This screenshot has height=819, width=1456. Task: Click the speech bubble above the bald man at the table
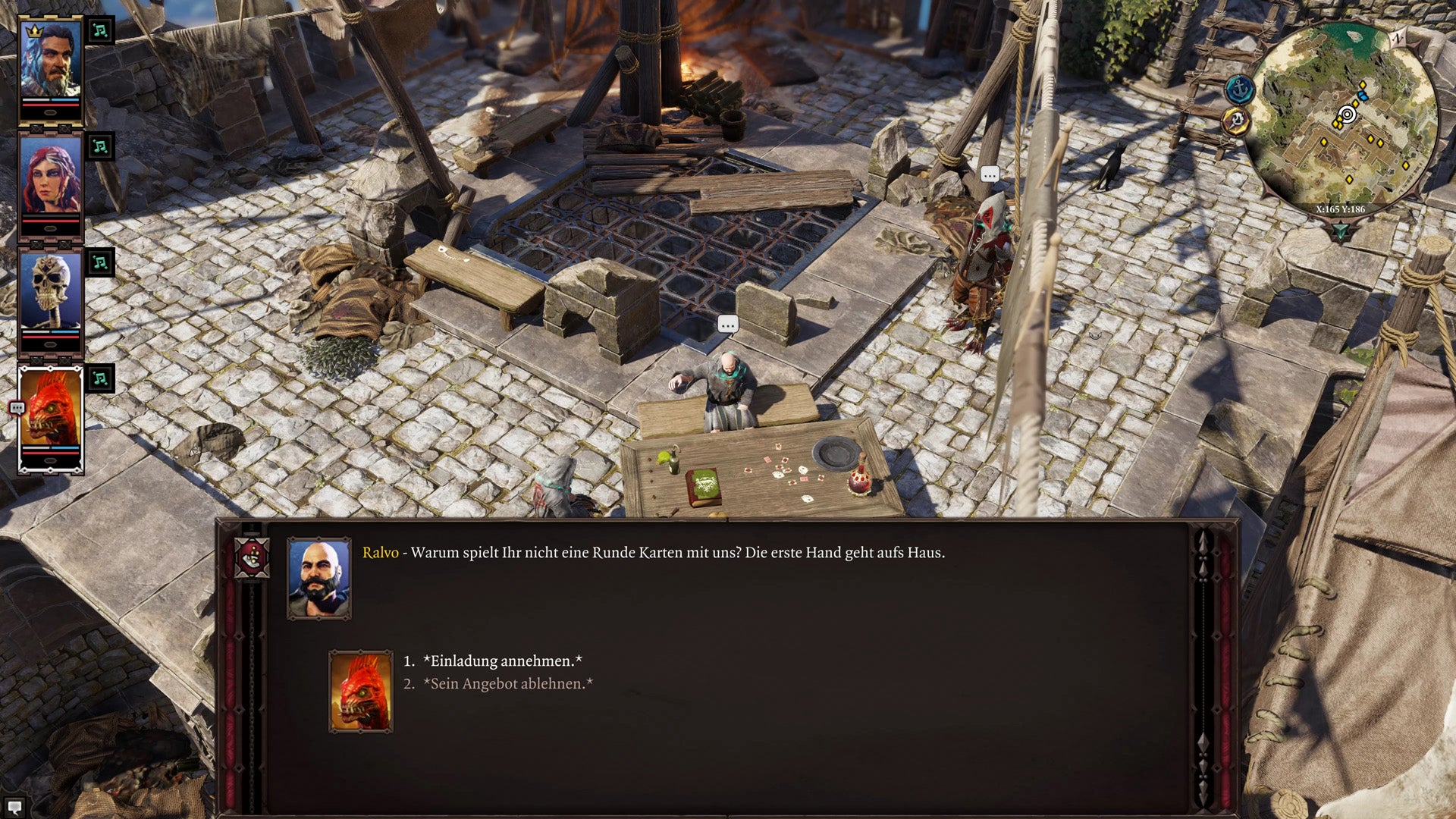(727, 324)
